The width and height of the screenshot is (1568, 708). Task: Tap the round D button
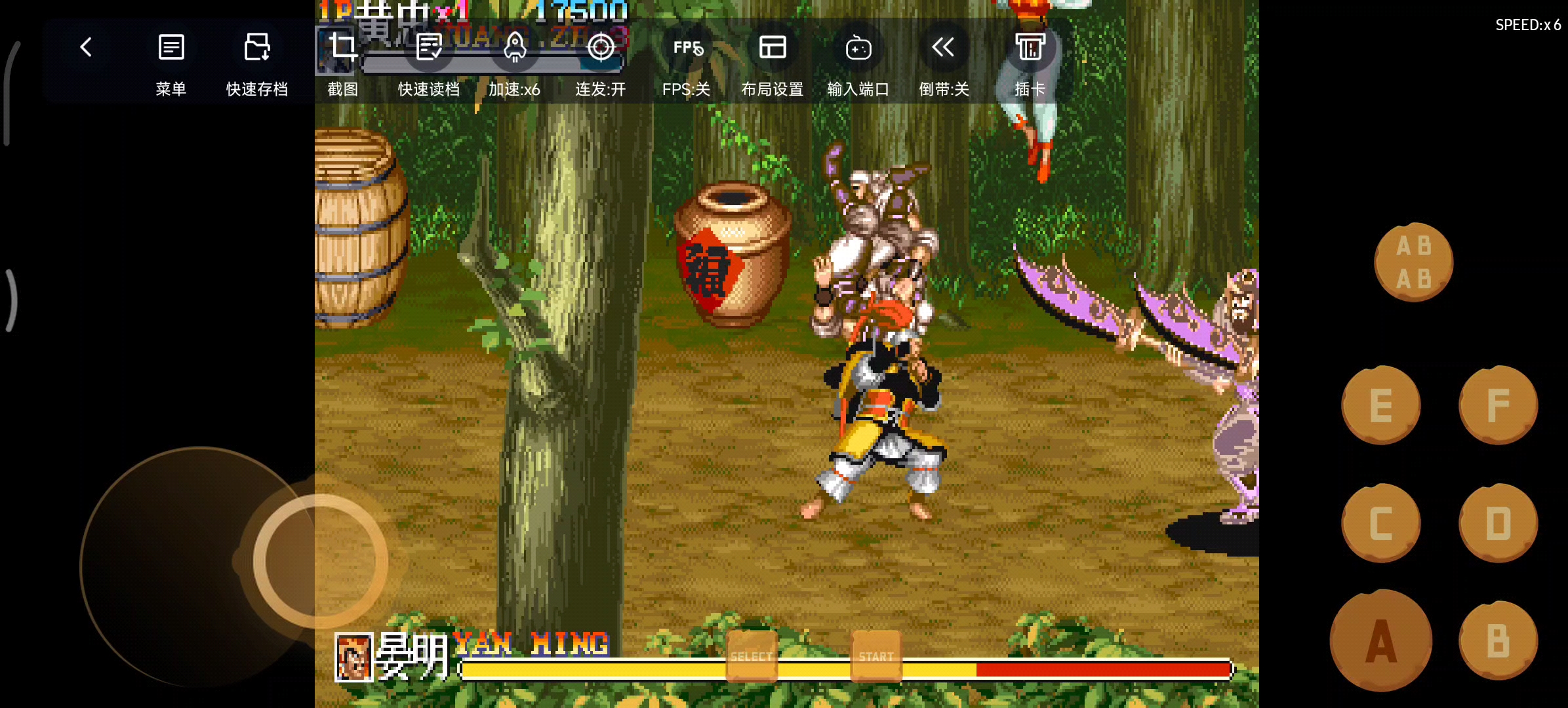tap(1498, 523)
